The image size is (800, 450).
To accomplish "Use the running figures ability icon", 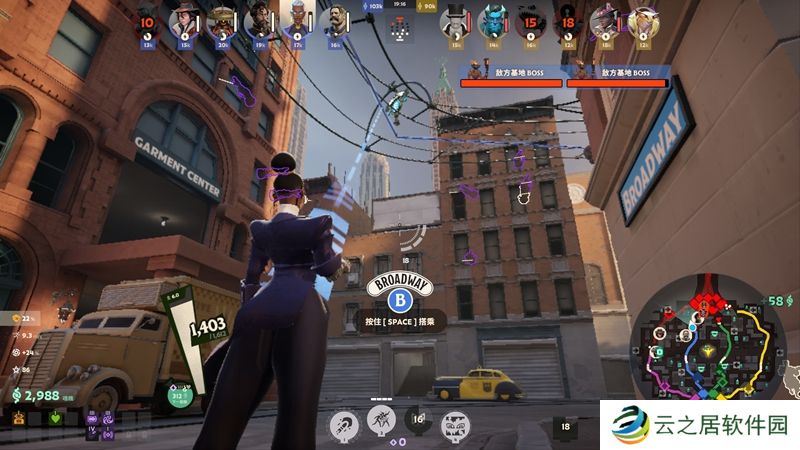I will [x=381, y=420].
